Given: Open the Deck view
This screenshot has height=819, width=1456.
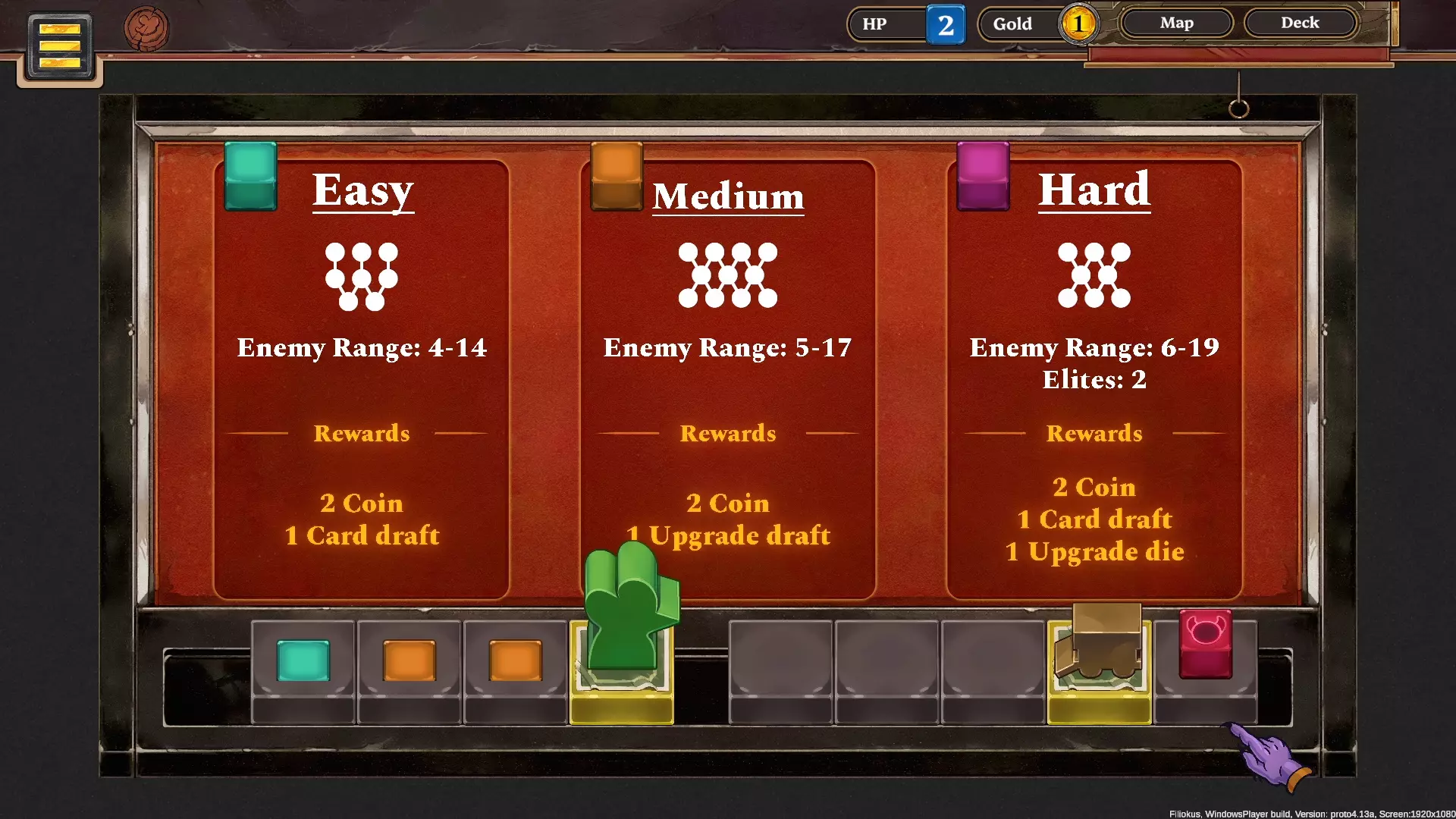Looking at the screenshot, I should tap(1300, 23).
